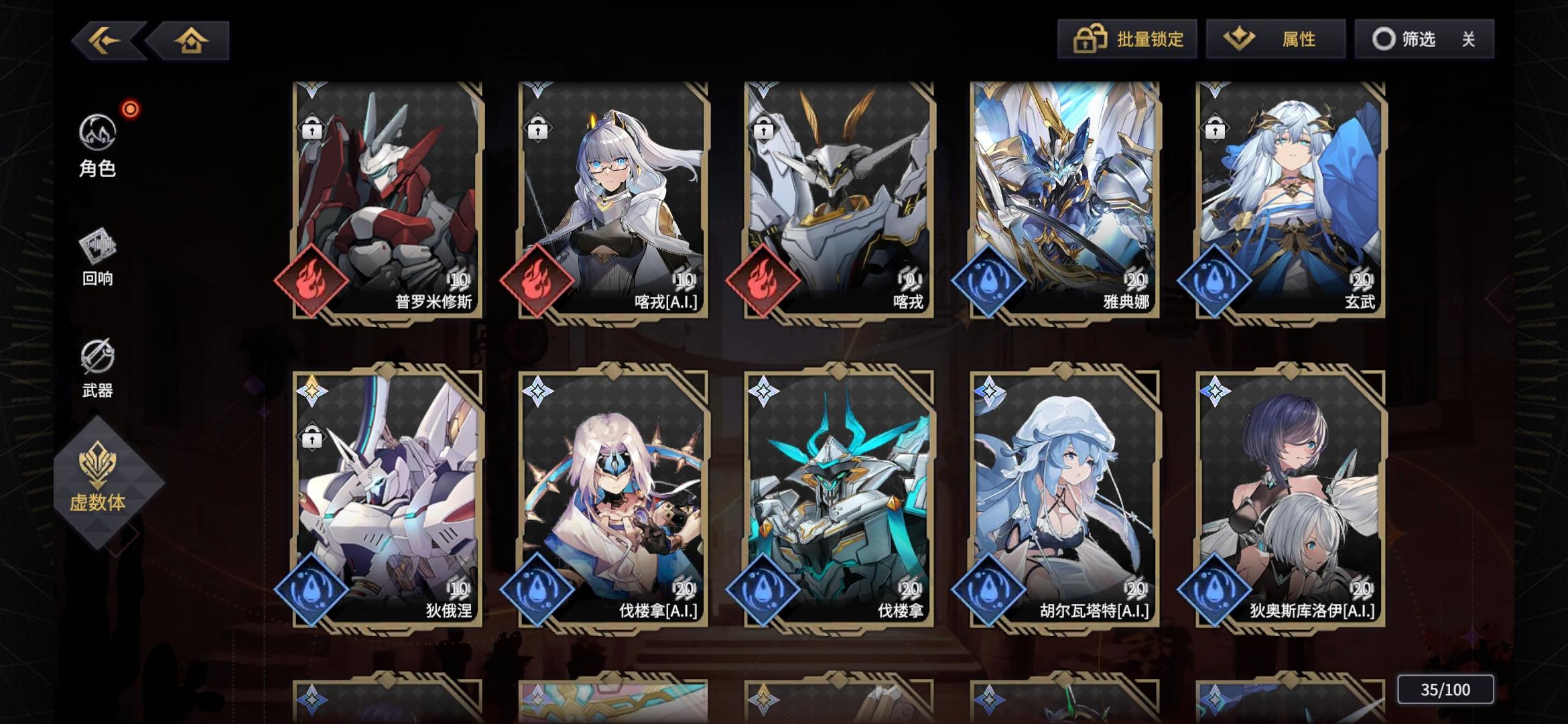Click the 批量锁定 button
The image size is (1568, 724).
coord(1128,40)
